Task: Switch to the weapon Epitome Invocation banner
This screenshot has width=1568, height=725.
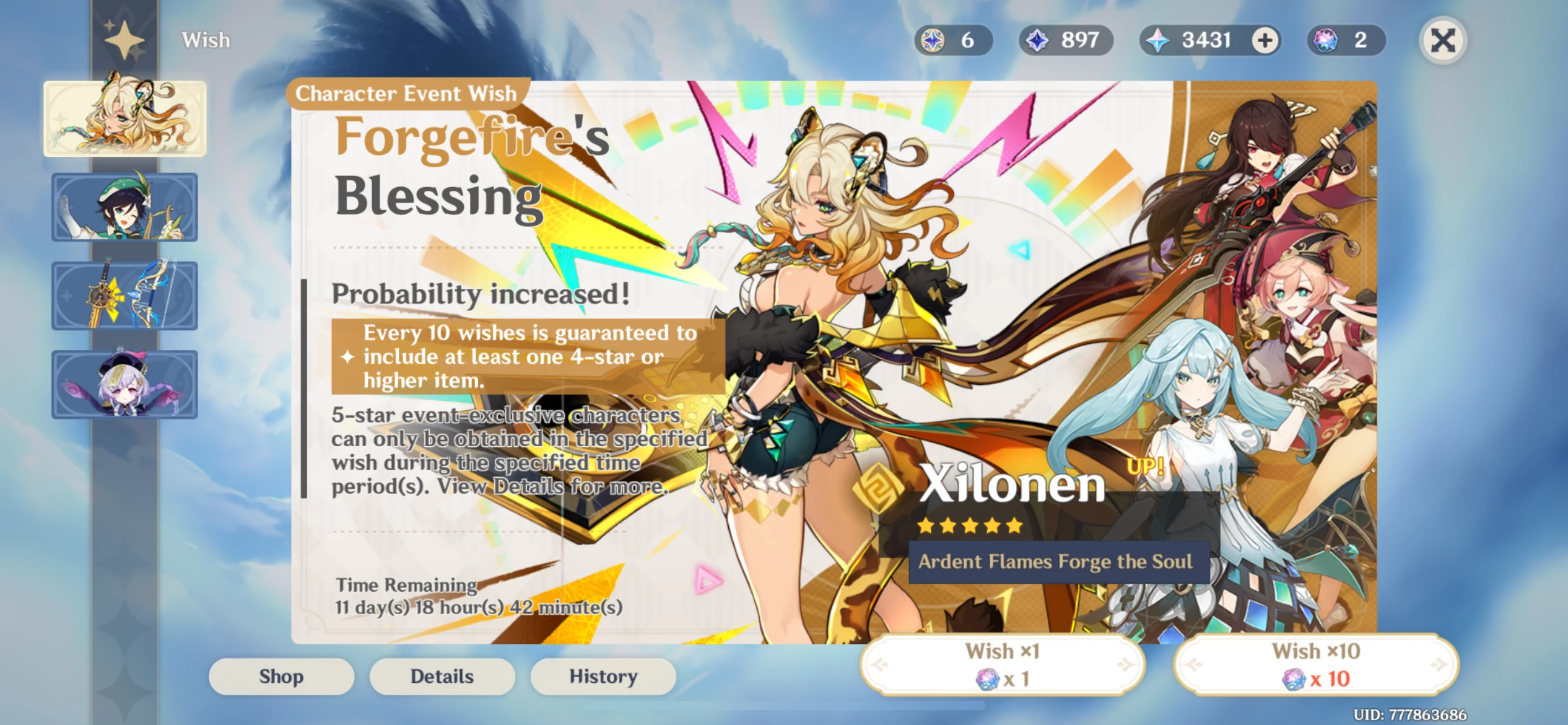Action: point(124,294)
